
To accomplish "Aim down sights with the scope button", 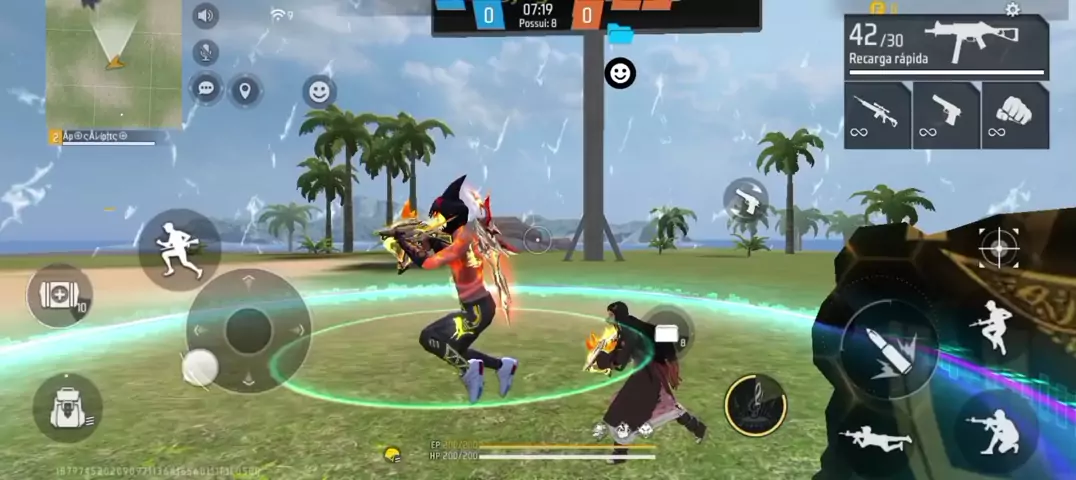I will click(999, 247).
